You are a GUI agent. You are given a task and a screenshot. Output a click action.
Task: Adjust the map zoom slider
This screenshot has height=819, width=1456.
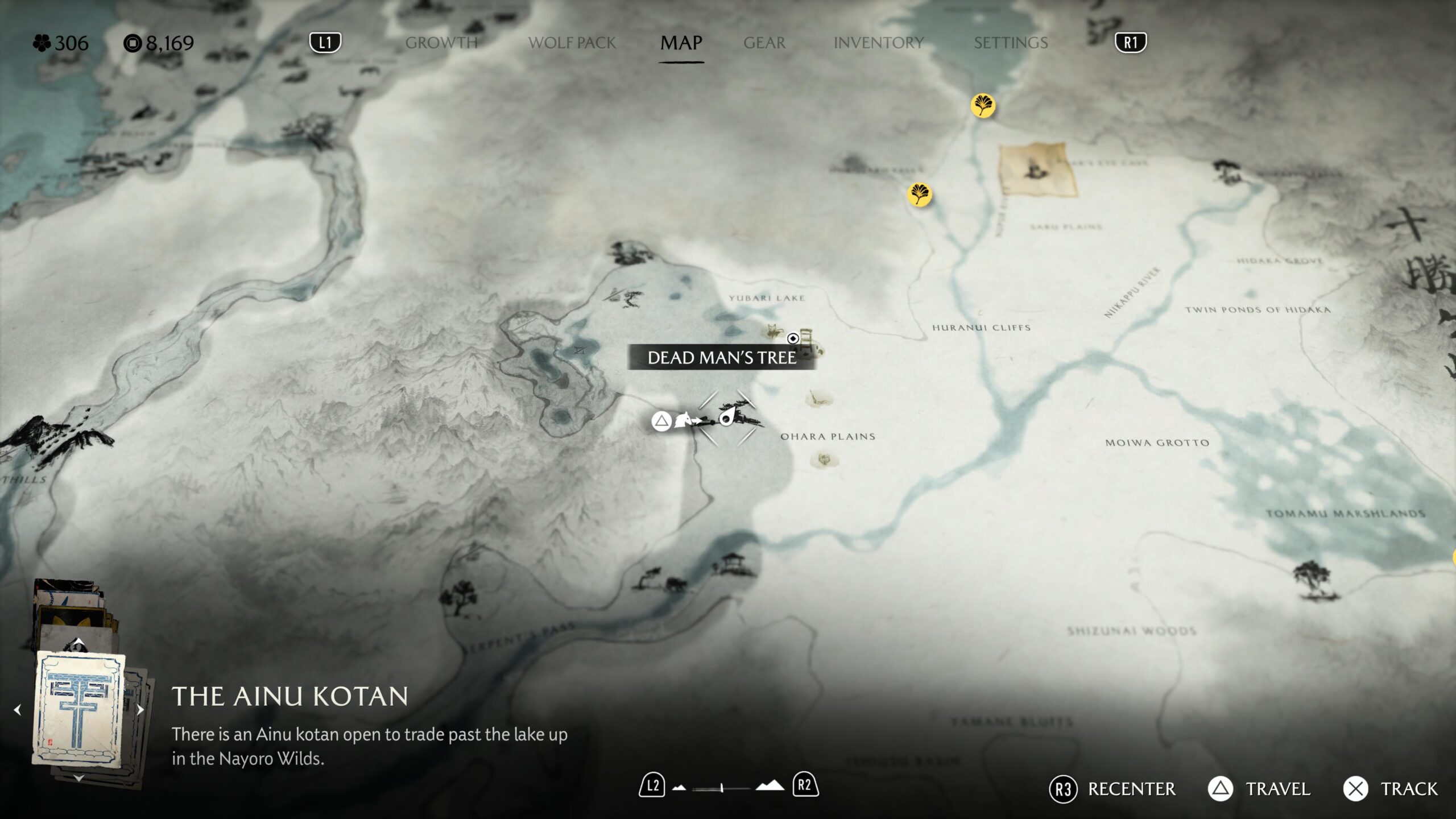pyautogui.click(x=722, y=788)
